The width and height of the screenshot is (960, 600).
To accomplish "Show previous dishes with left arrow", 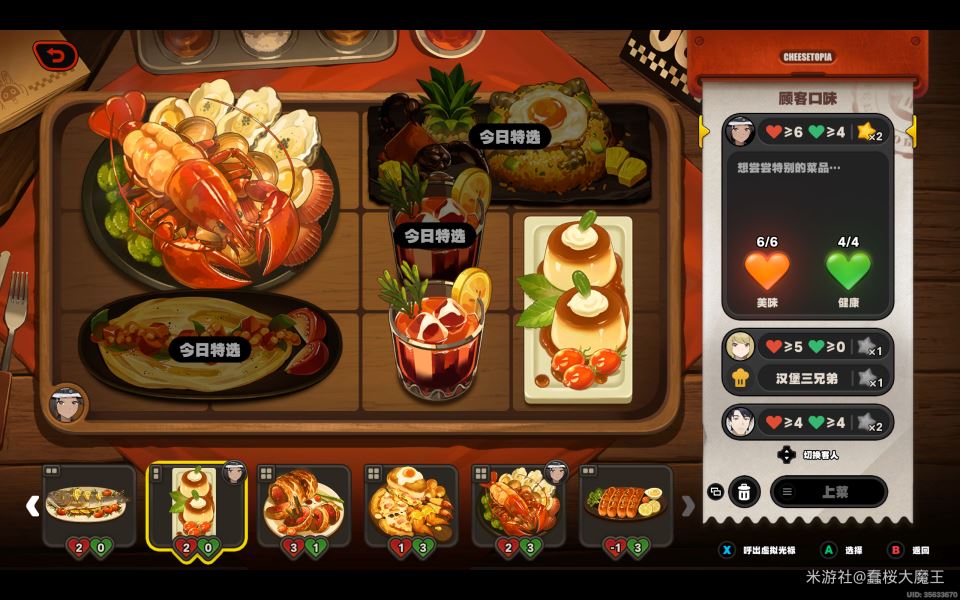I will point(32,506).
